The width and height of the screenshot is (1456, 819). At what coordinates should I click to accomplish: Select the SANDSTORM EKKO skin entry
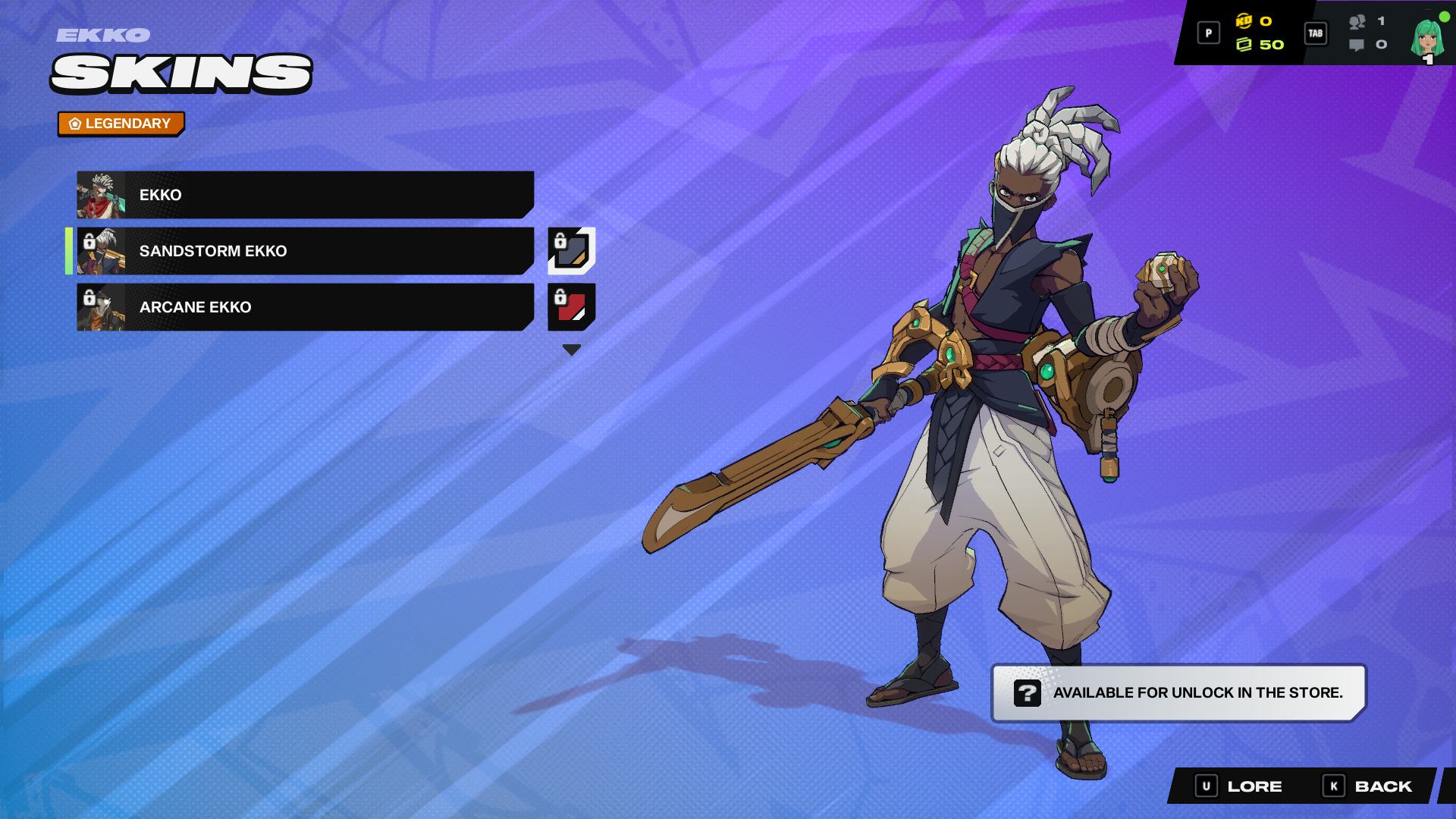tap(303, 251)
